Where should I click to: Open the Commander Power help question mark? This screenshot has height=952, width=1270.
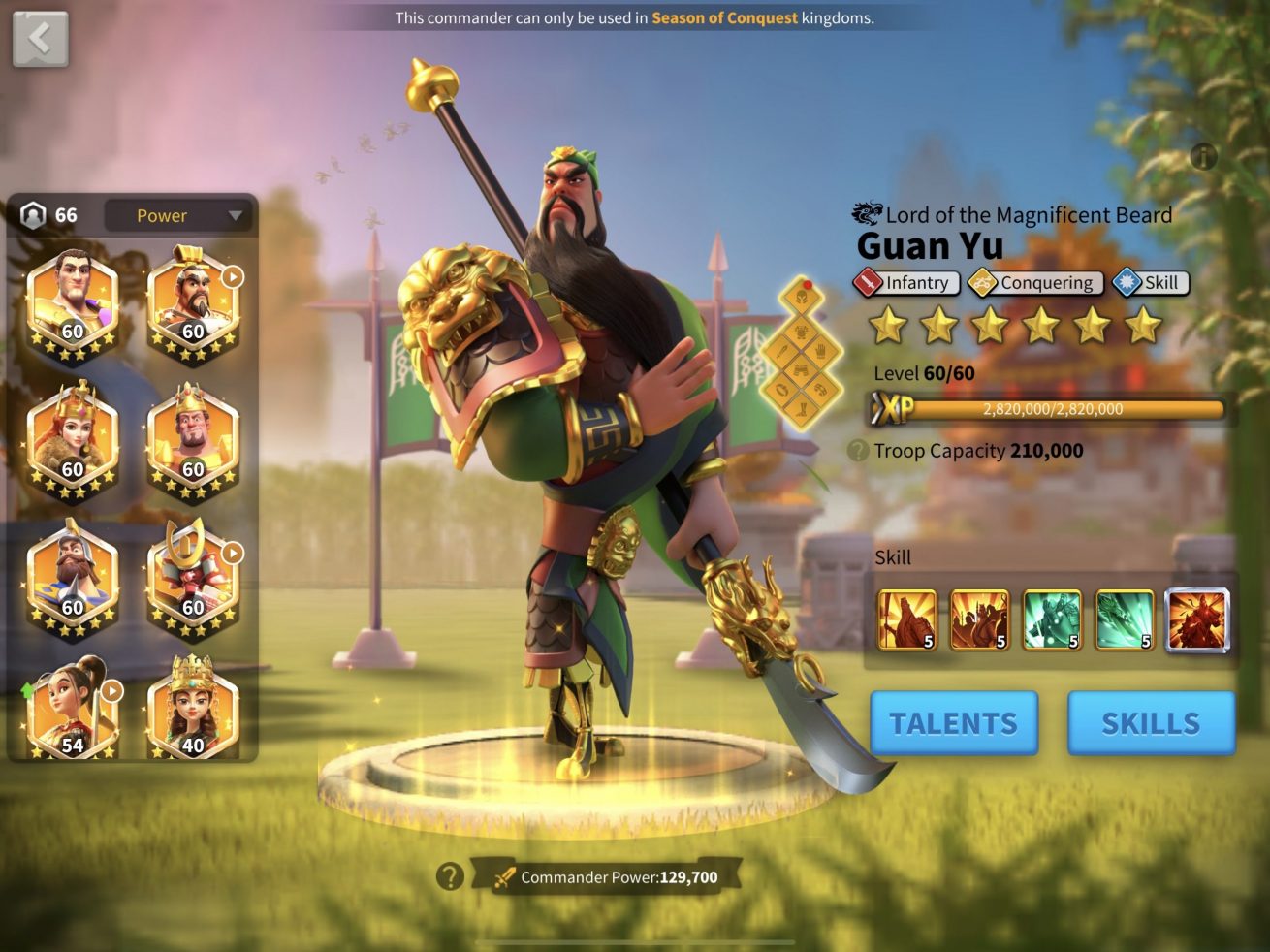449,876
